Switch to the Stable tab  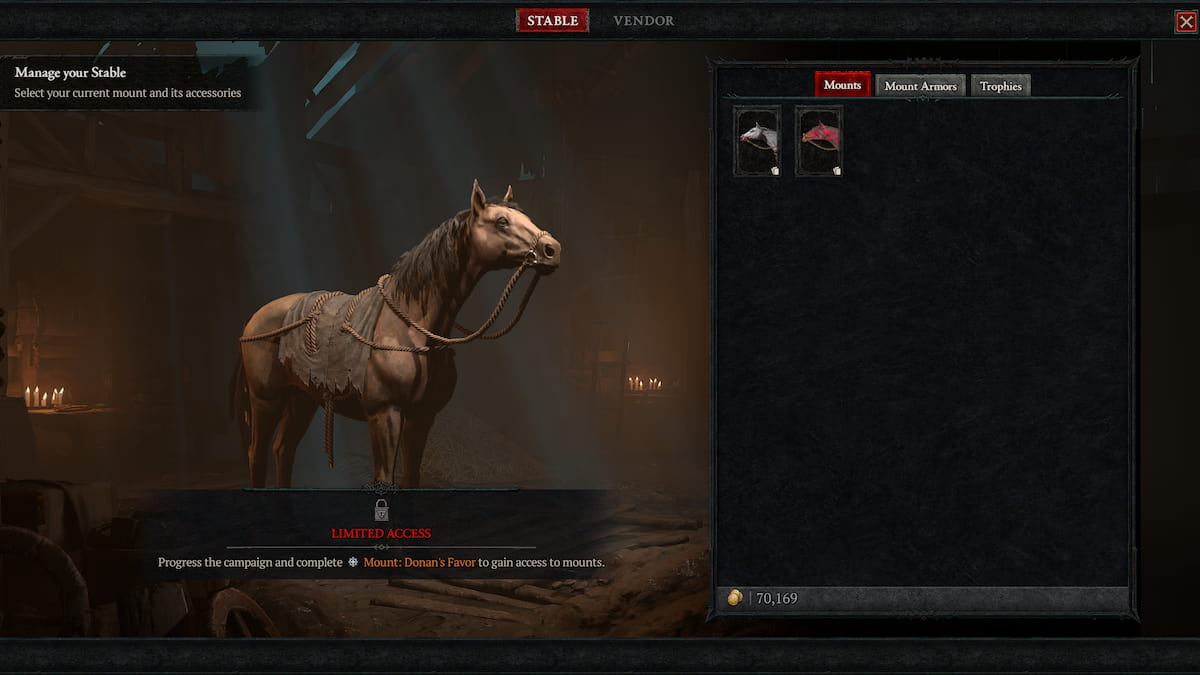coord(552,21)
